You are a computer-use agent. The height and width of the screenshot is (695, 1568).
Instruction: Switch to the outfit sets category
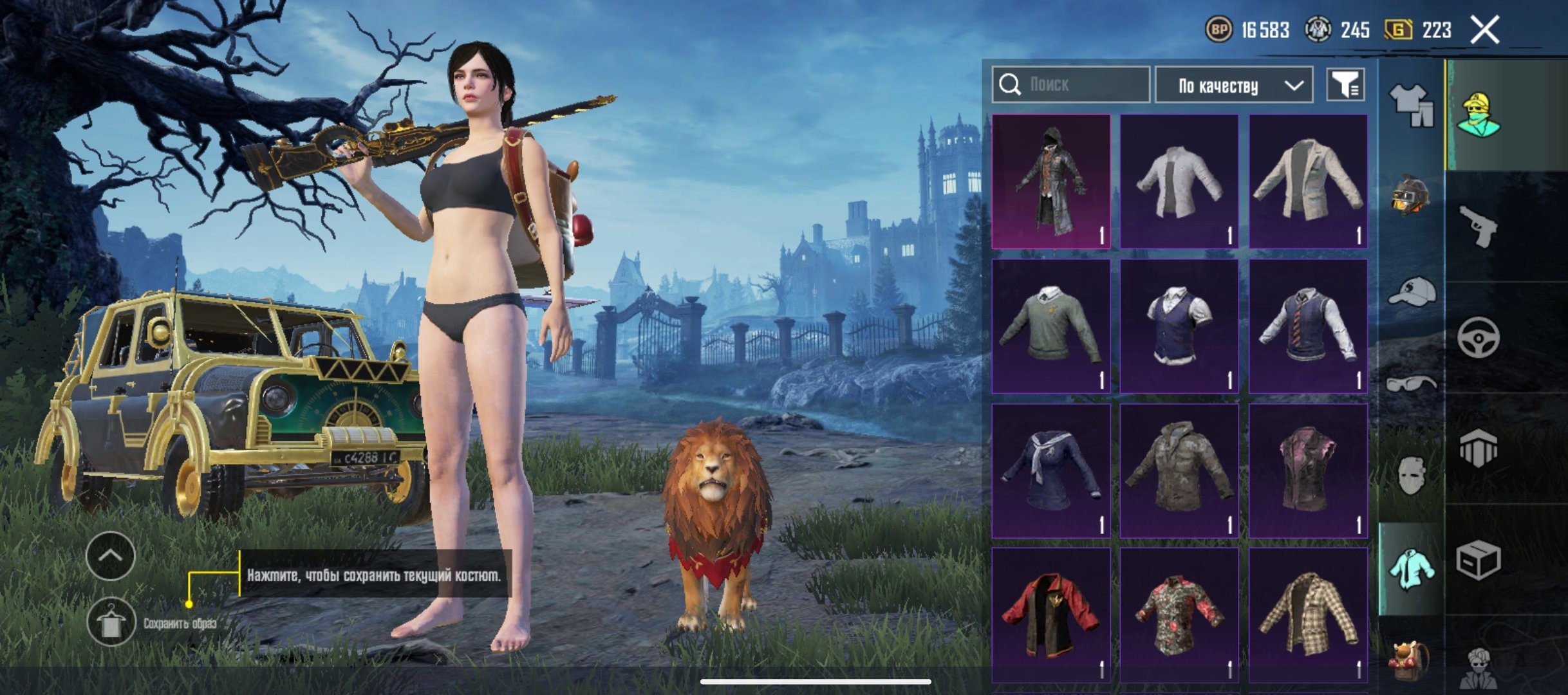pos(1411,105)
